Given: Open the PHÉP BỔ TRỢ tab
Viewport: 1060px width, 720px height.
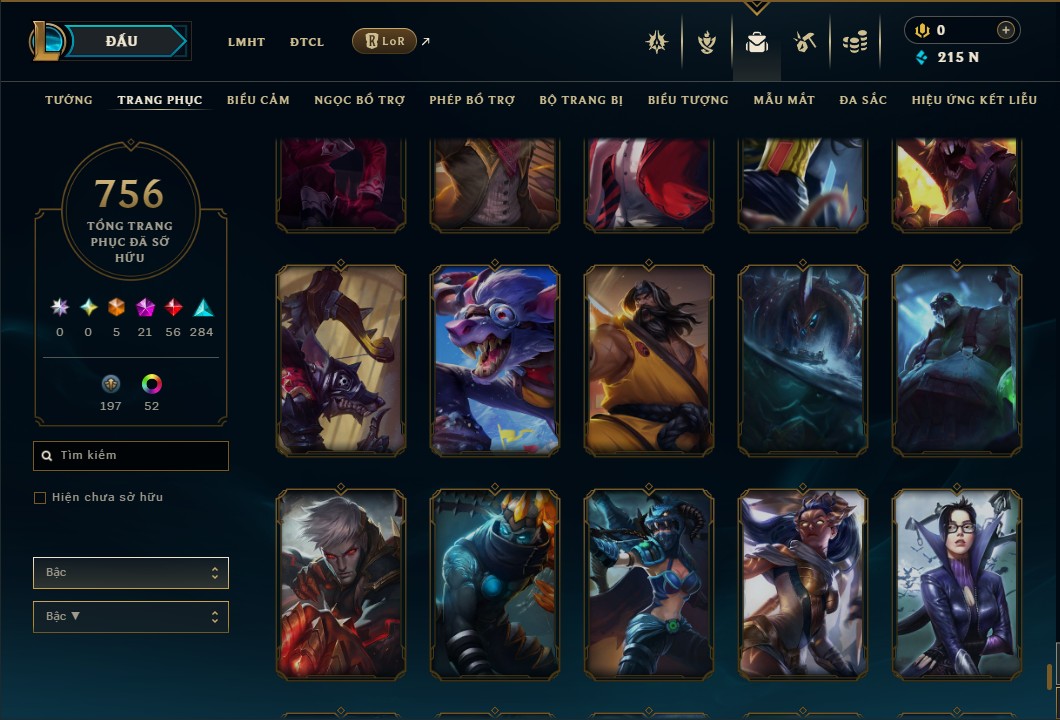Looking at the screenshot, I should coord(472,100).
